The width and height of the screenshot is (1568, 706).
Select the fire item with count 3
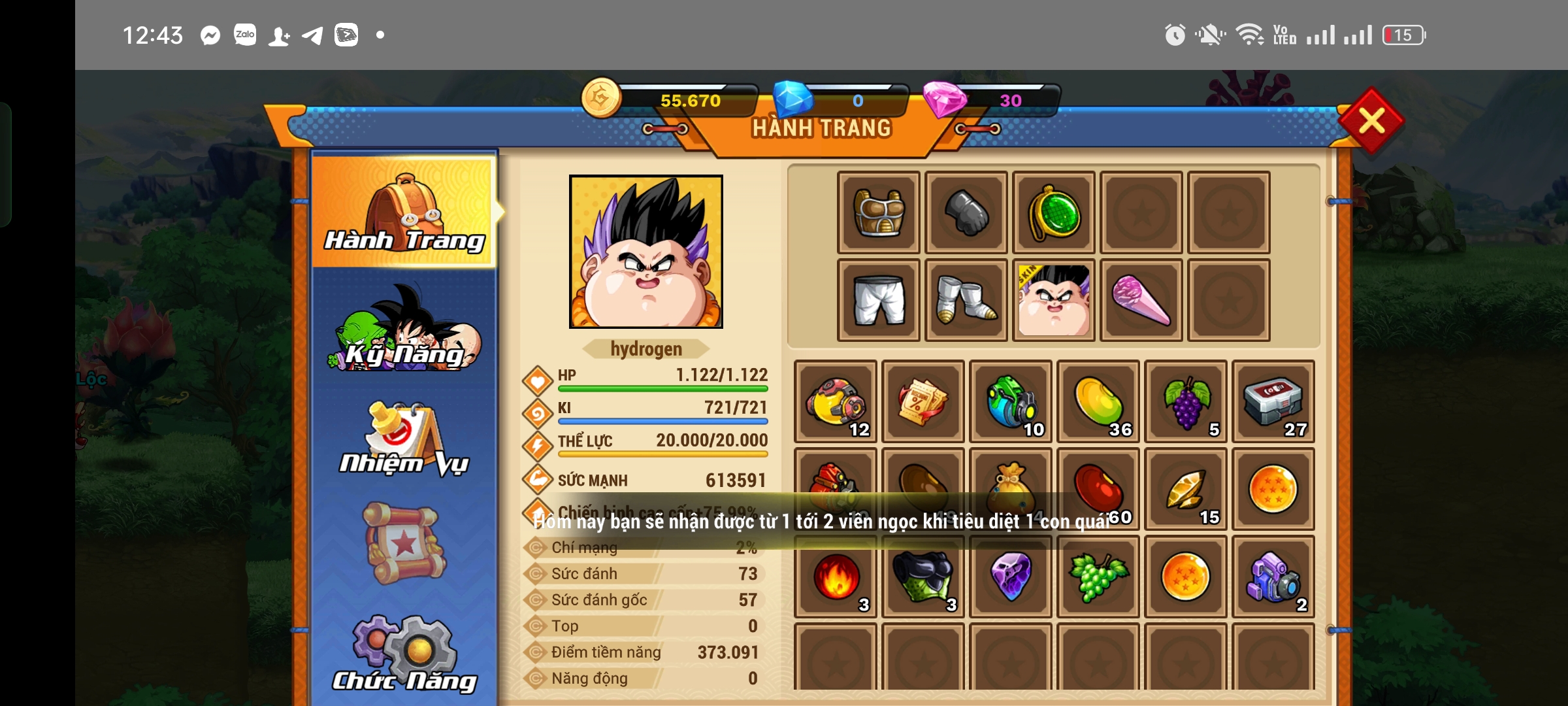point(835,575)
